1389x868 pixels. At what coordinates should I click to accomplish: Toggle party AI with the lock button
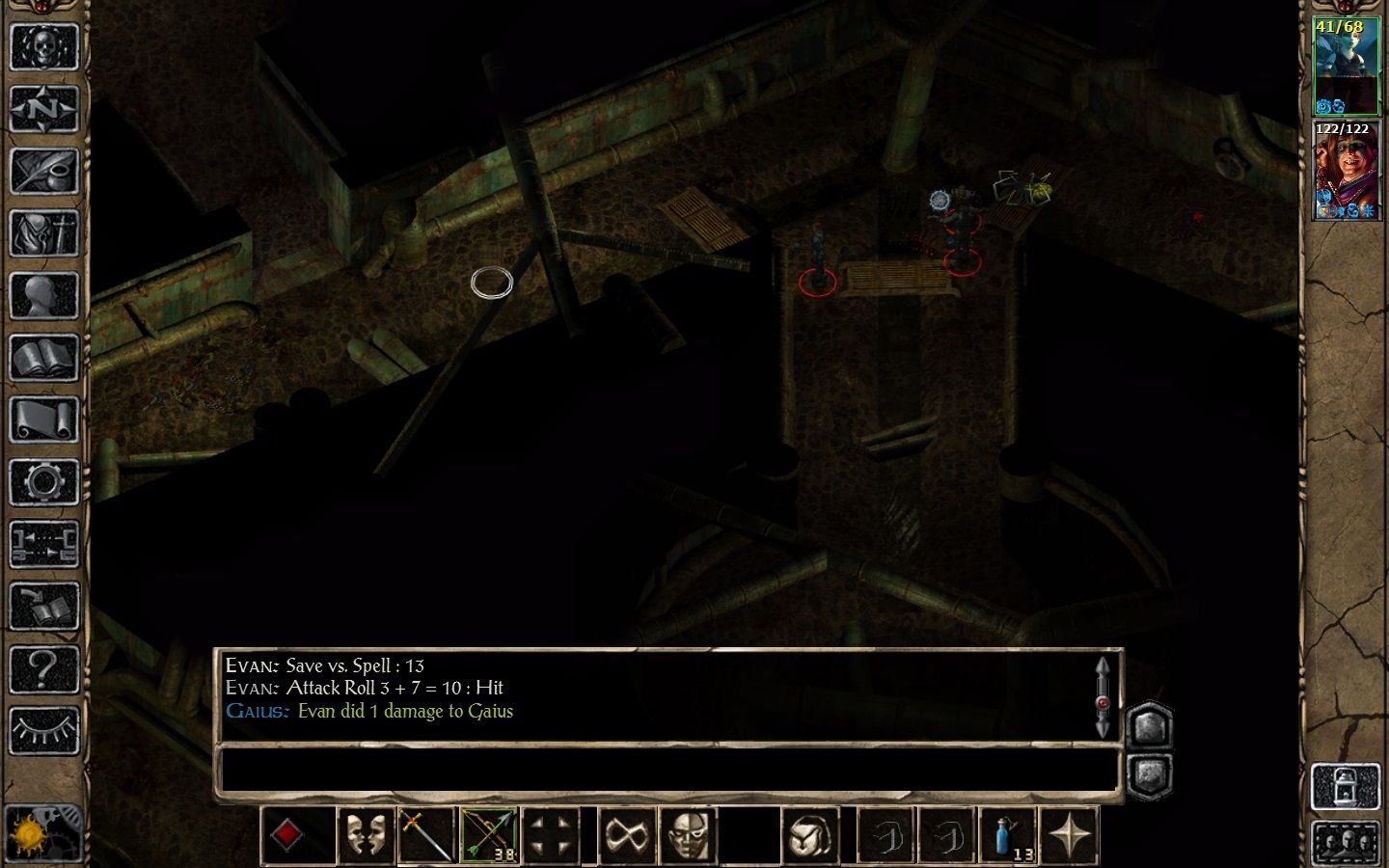click(x=1347, y=788)
